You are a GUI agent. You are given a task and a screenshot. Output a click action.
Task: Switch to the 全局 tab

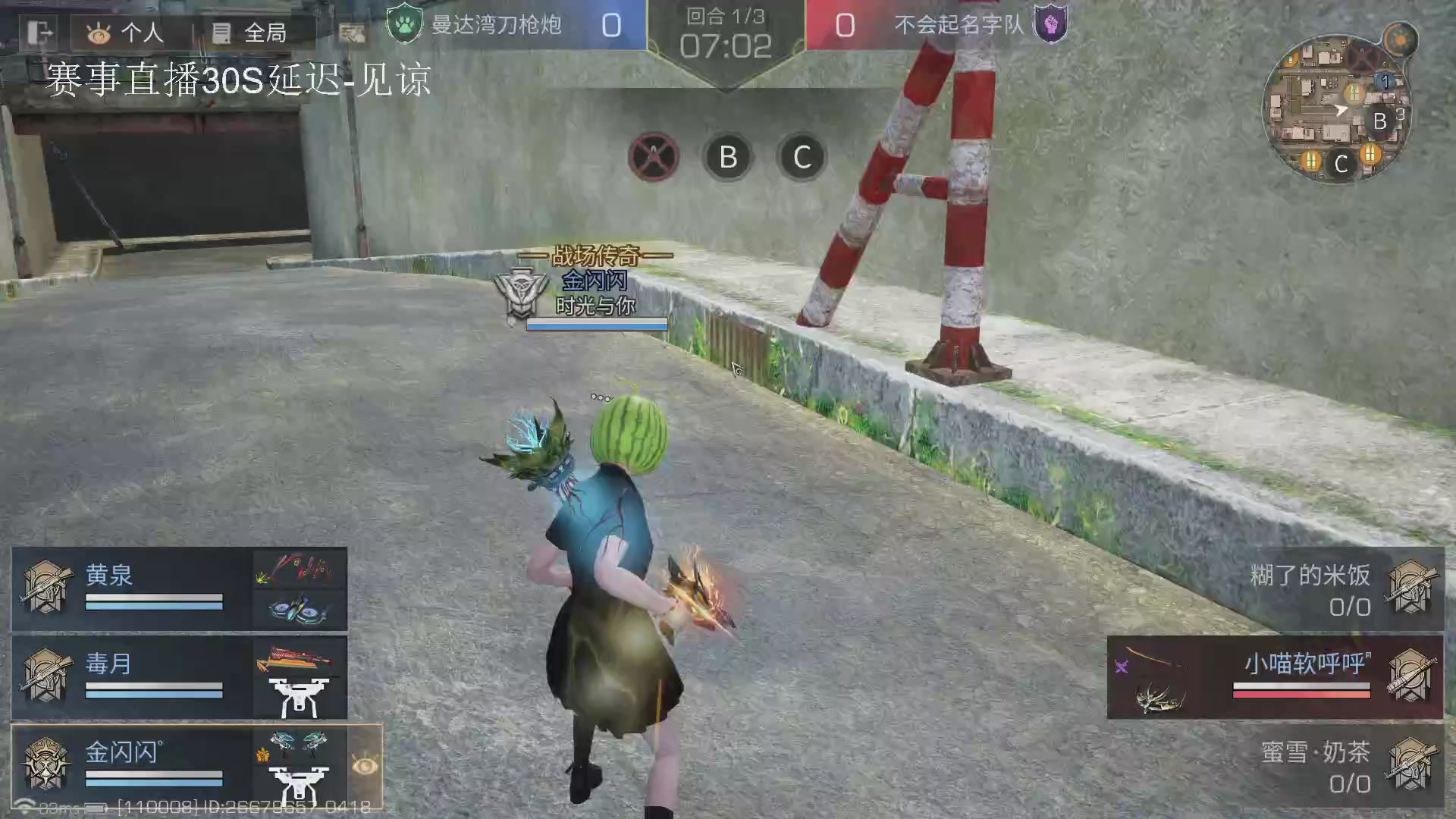(246, 32)
